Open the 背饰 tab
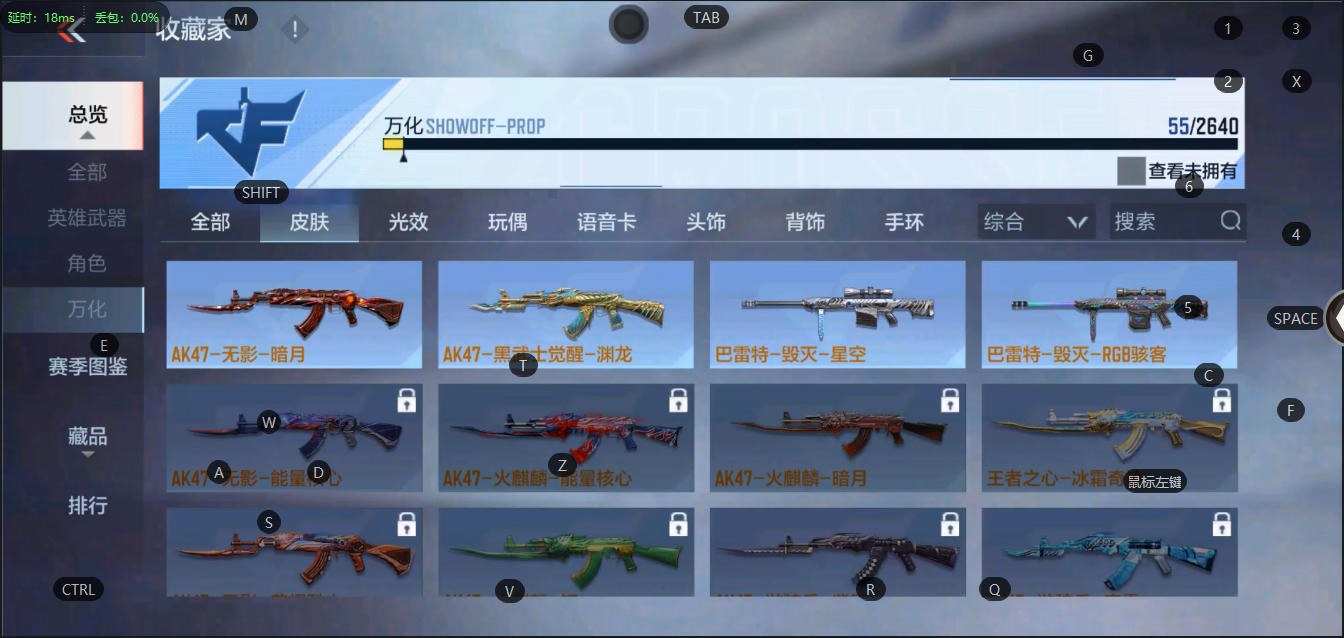The image size is (1344, 638). click(x=805, y=222)
